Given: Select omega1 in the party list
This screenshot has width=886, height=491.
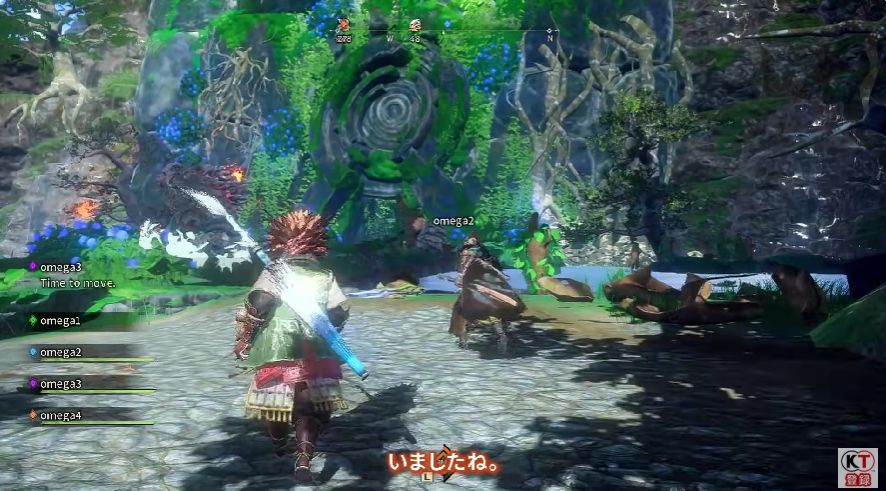Looking at the screenshot, I should (60, 320).
